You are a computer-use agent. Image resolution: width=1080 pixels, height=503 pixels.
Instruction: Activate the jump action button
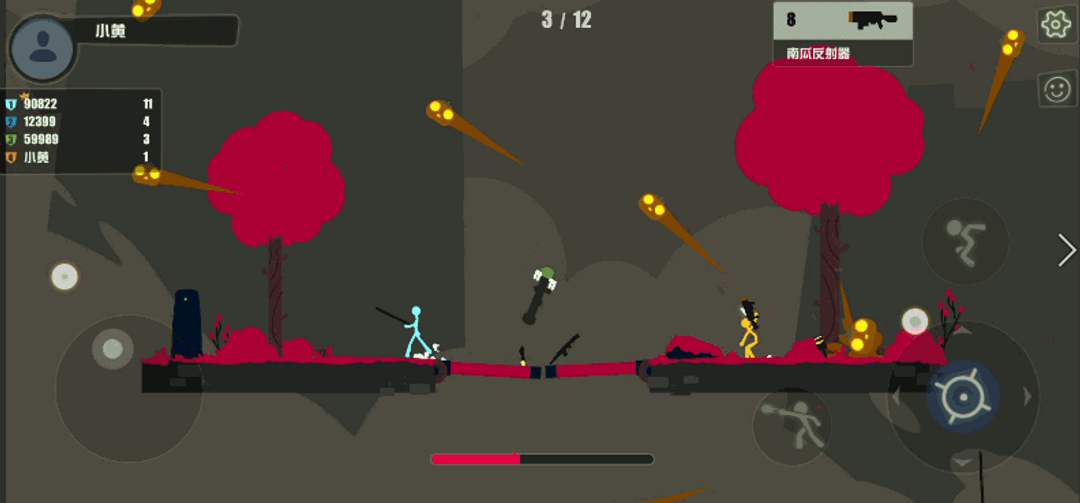point(965,241)
